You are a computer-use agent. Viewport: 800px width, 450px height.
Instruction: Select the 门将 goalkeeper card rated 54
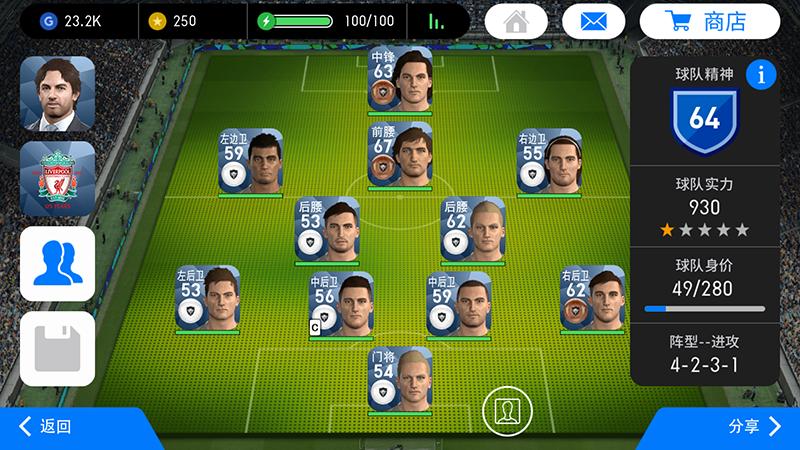pos(400,379)
